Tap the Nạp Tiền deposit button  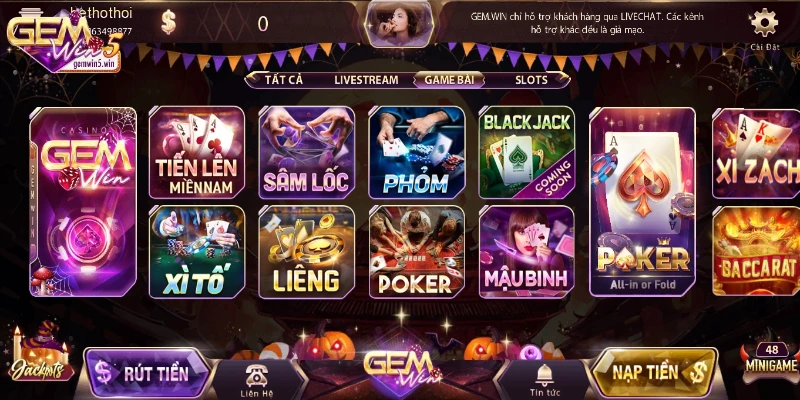654,373
